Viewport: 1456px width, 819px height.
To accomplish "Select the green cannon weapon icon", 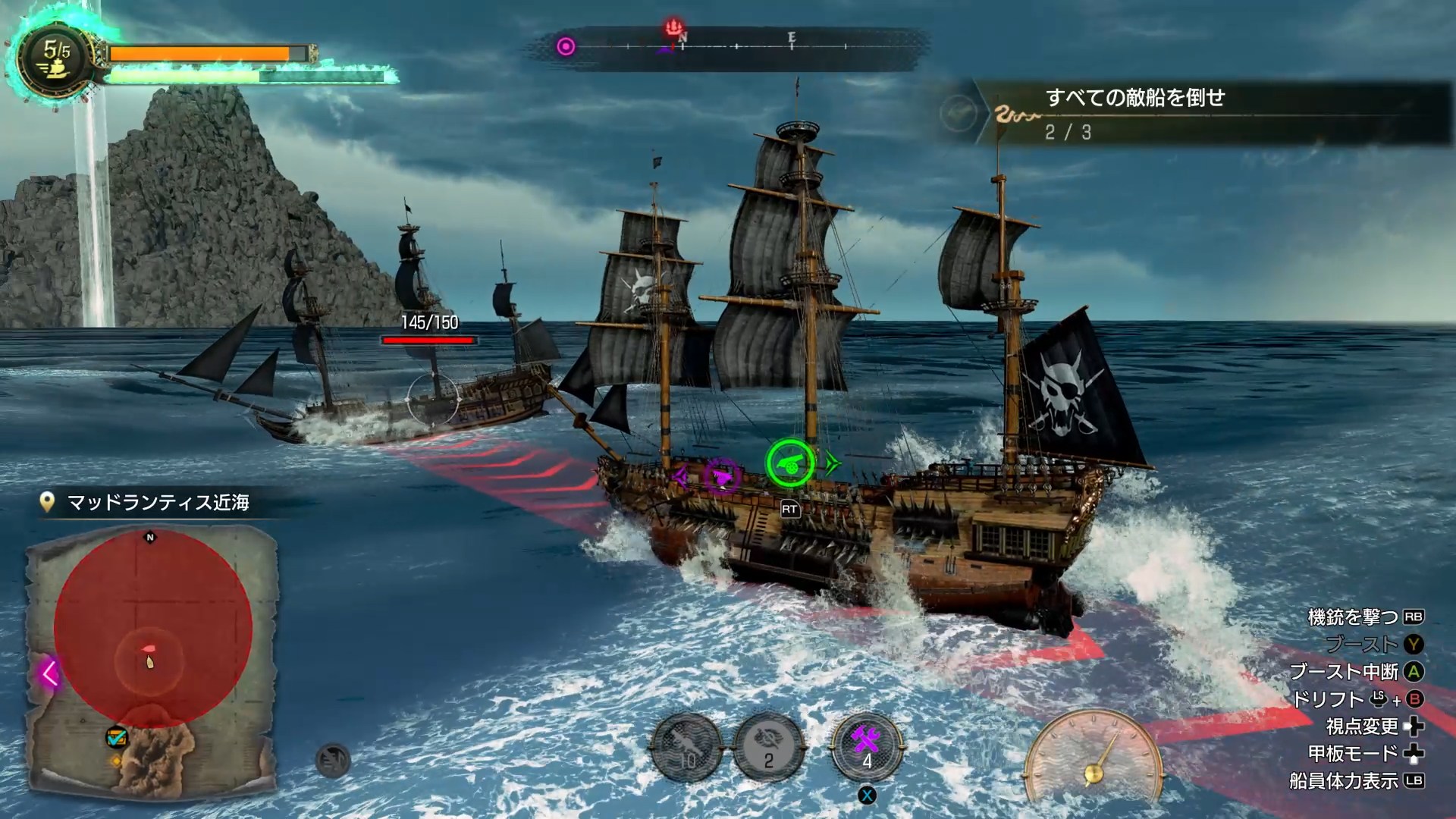I will click(x=790, y=463).
